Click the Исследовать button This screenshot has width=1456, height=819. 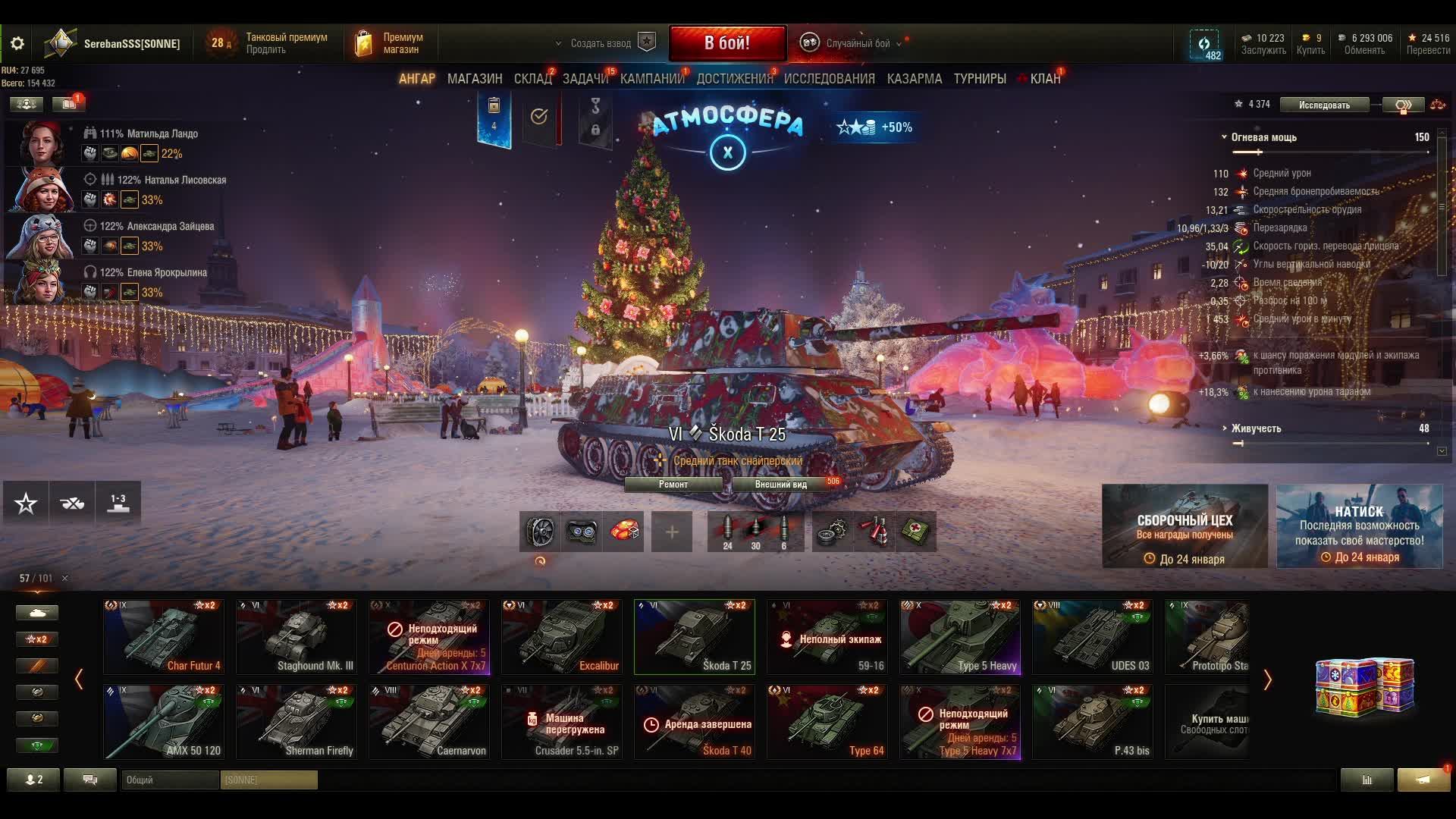(1323, 105)
